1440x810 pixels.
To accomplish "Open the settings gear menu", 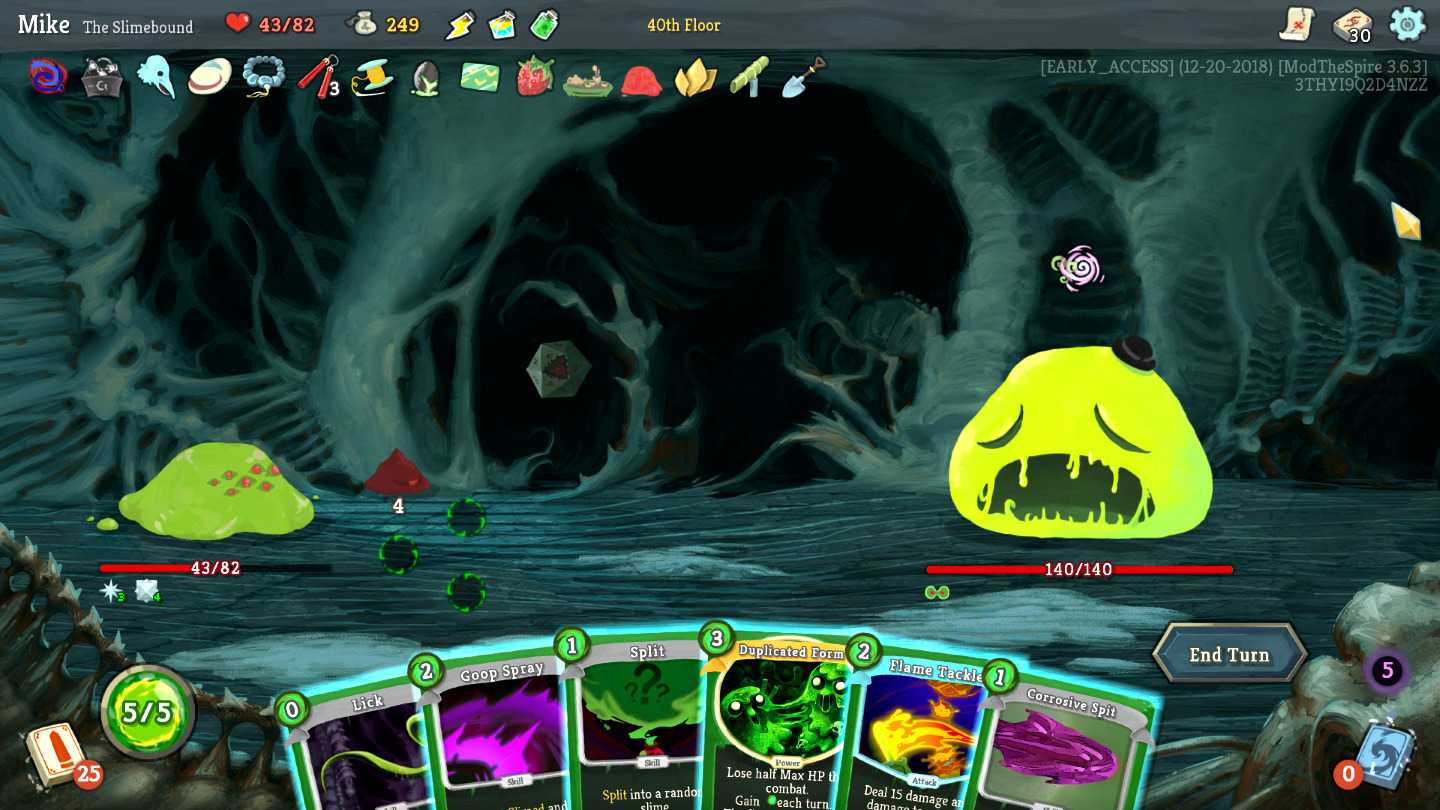I will (x=1407, y=24).
